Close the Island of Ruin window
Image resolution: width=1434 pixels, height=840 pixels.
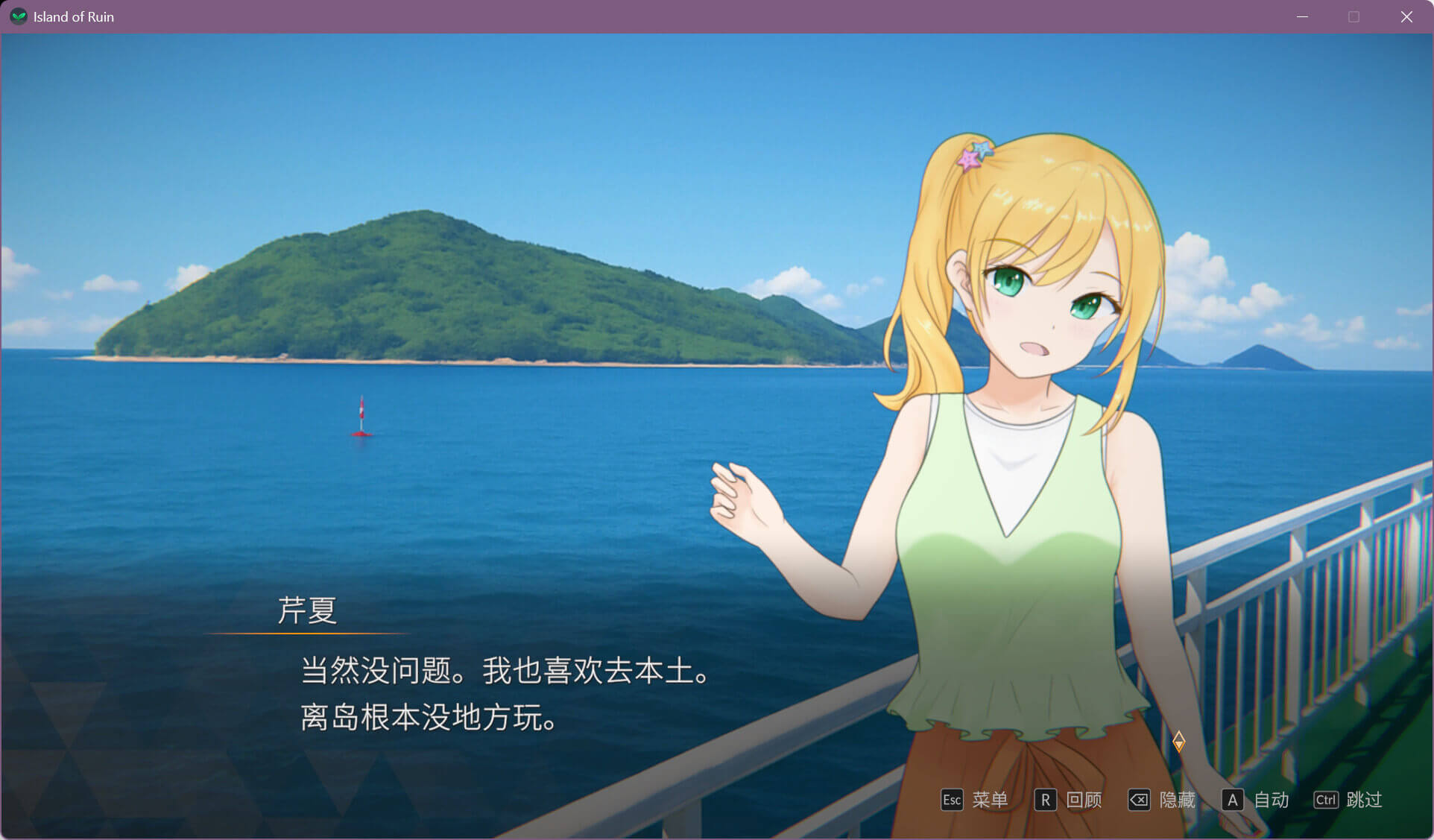[x=1406, y=16]
